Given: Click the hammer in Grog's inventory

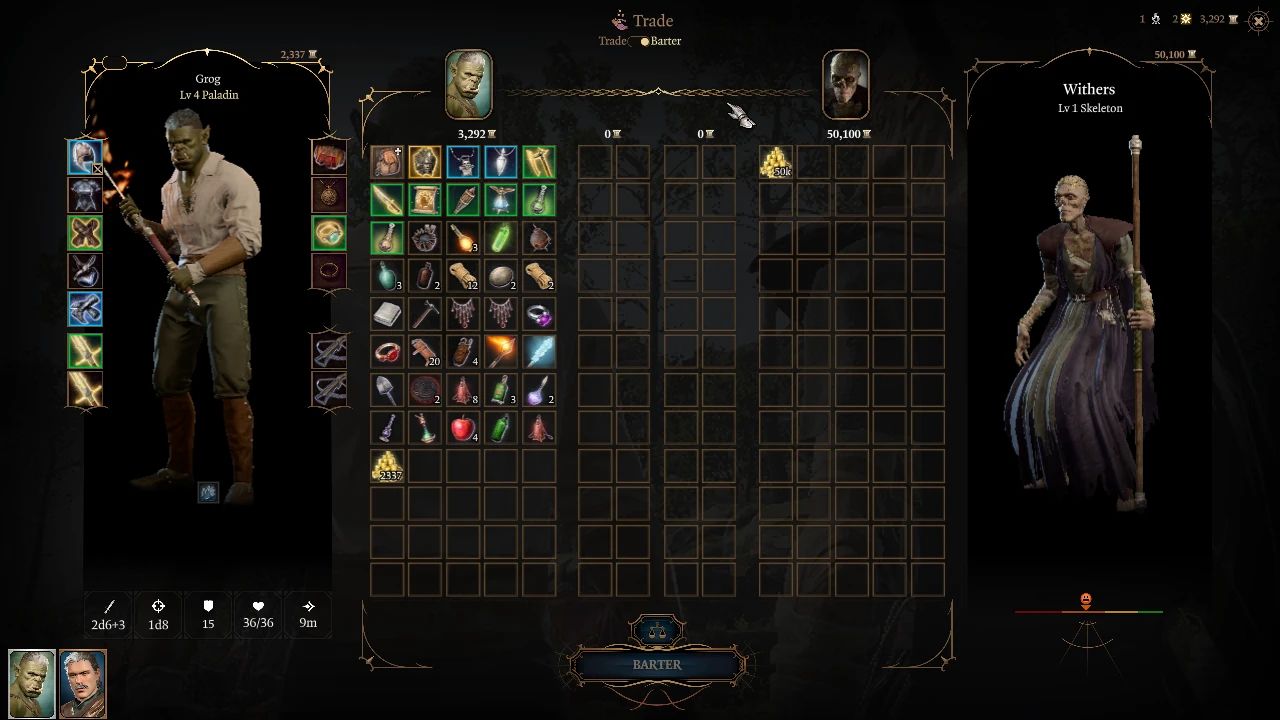Looking at the screenshot, I should pyautogui.click(x=425, y=314).
